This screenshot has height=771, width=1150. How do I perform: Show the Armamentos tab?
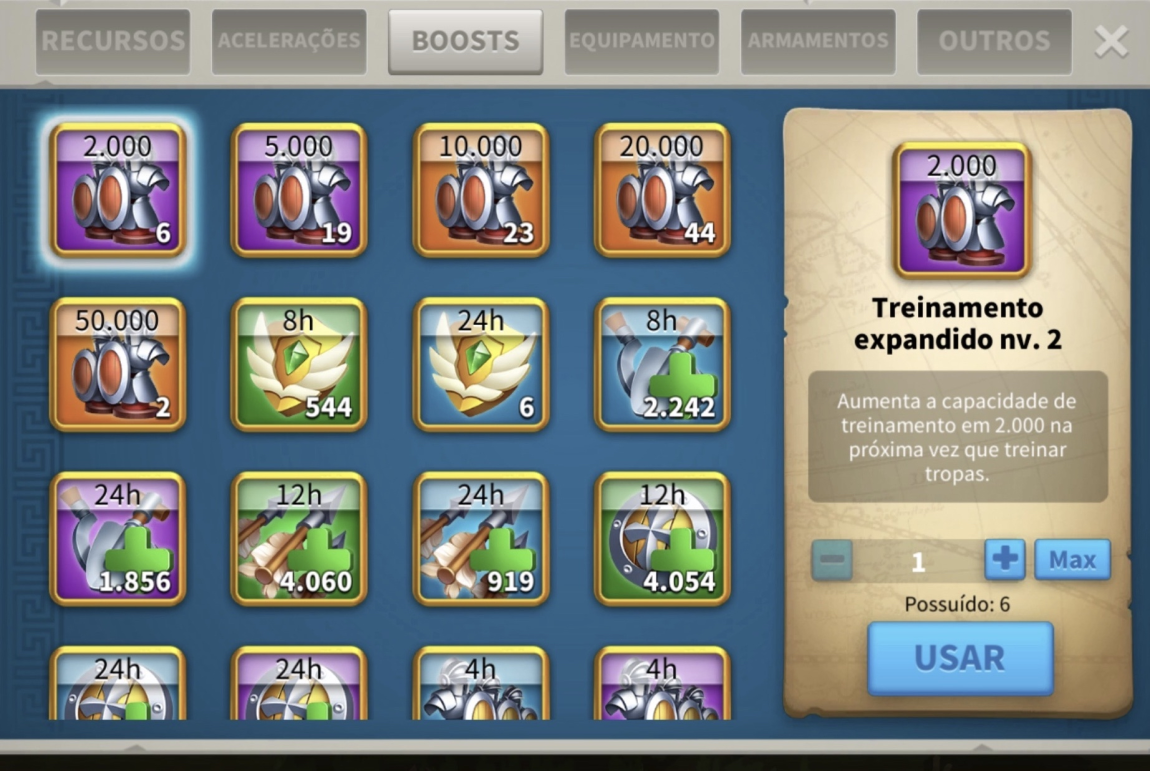(x=818, y=42)
